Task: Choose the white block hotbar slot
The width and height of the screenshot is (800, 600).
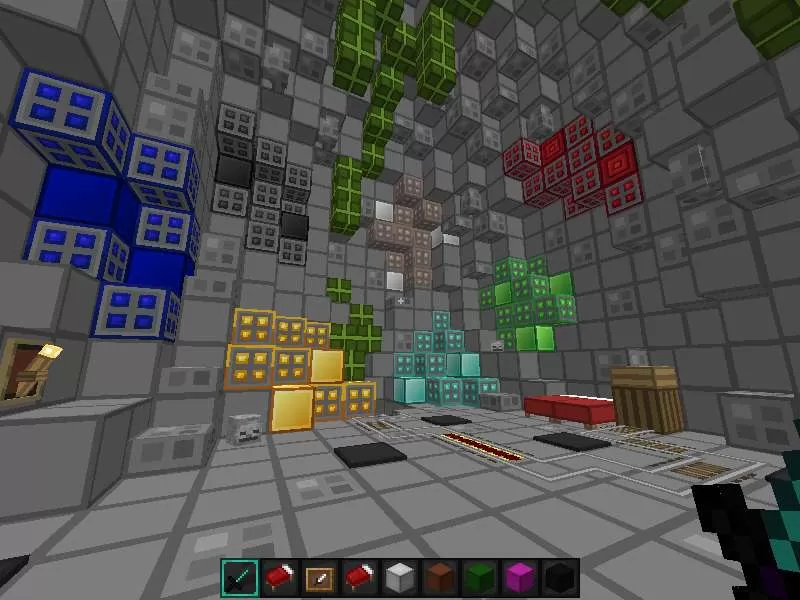Action: click(x=400, y=577)
